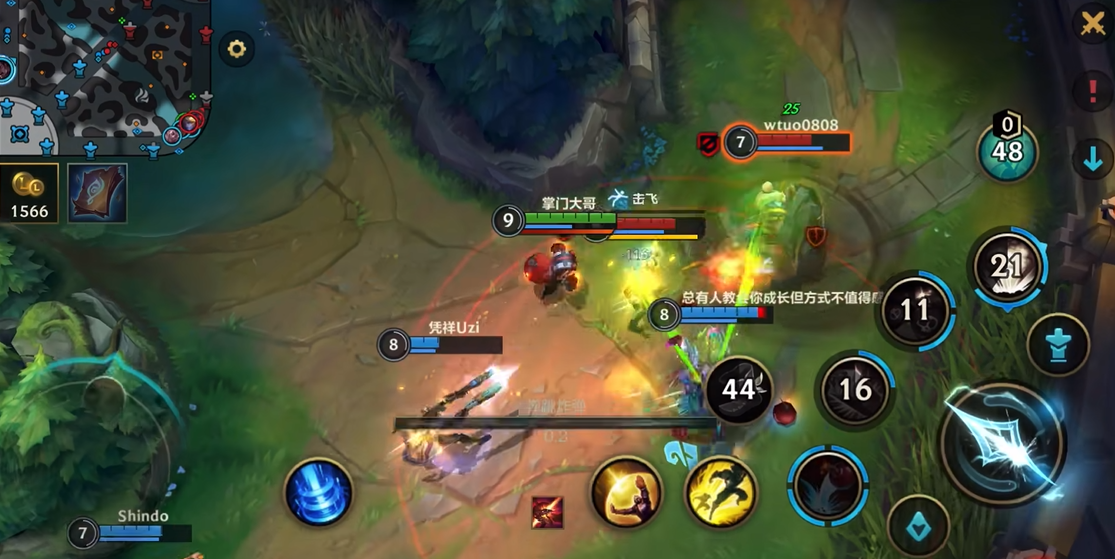Activate the blue pillar ability button

tap(318, 493)
